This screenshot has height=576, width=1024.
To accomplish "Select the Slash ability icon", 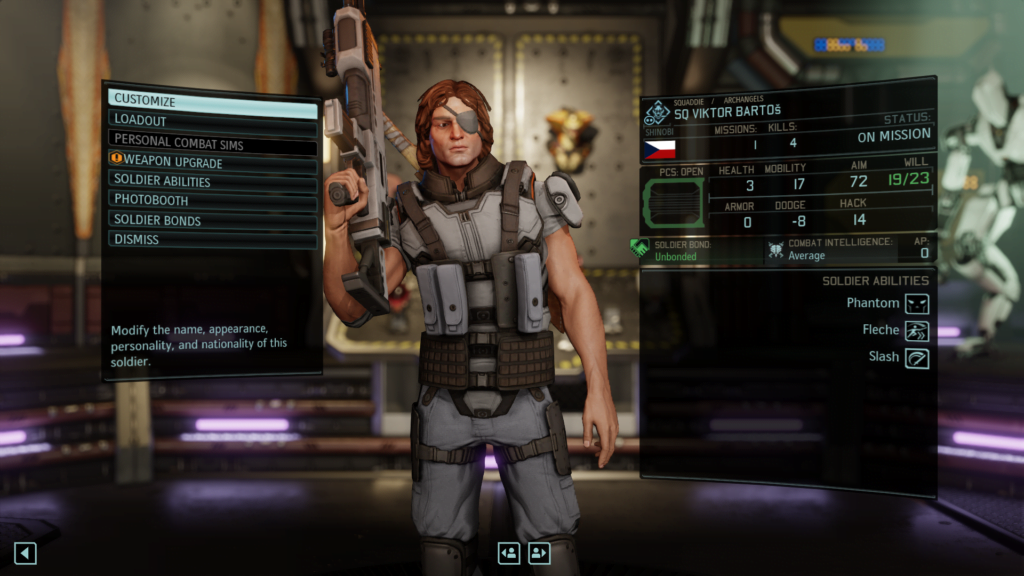I will point(917,357).
